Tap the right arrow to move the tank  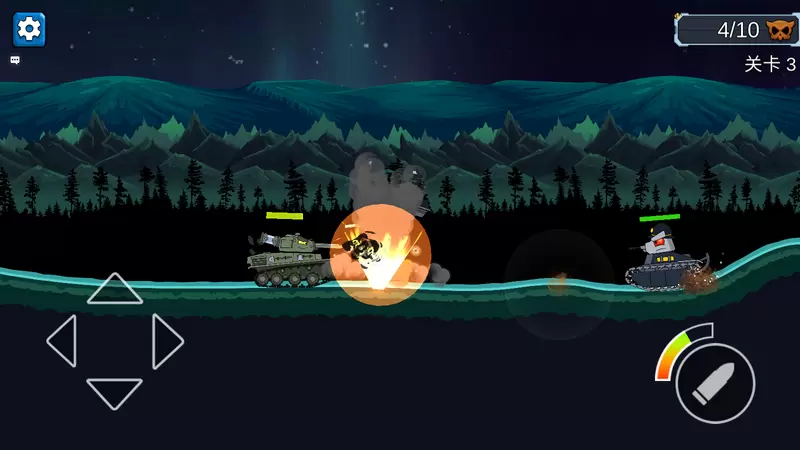tap(167, 341)
